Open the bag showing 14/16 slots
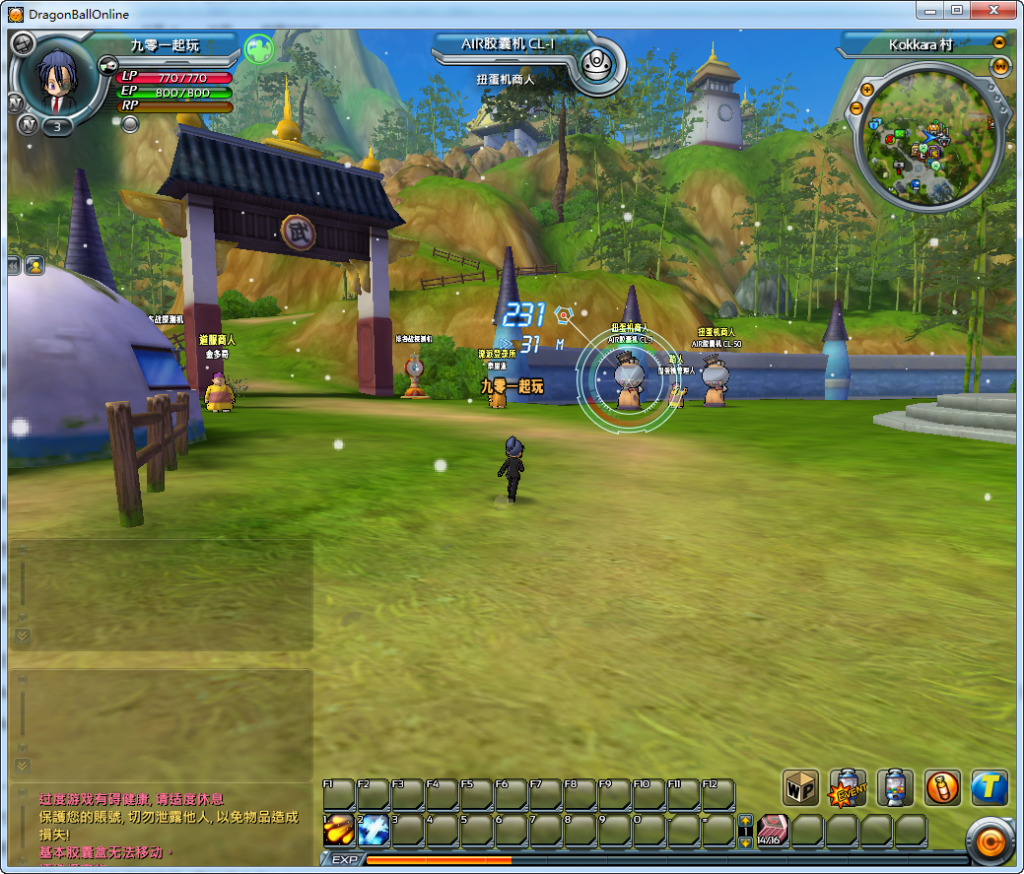The height and width of the screenshot is (874, 1024). (x=773, y=830)
